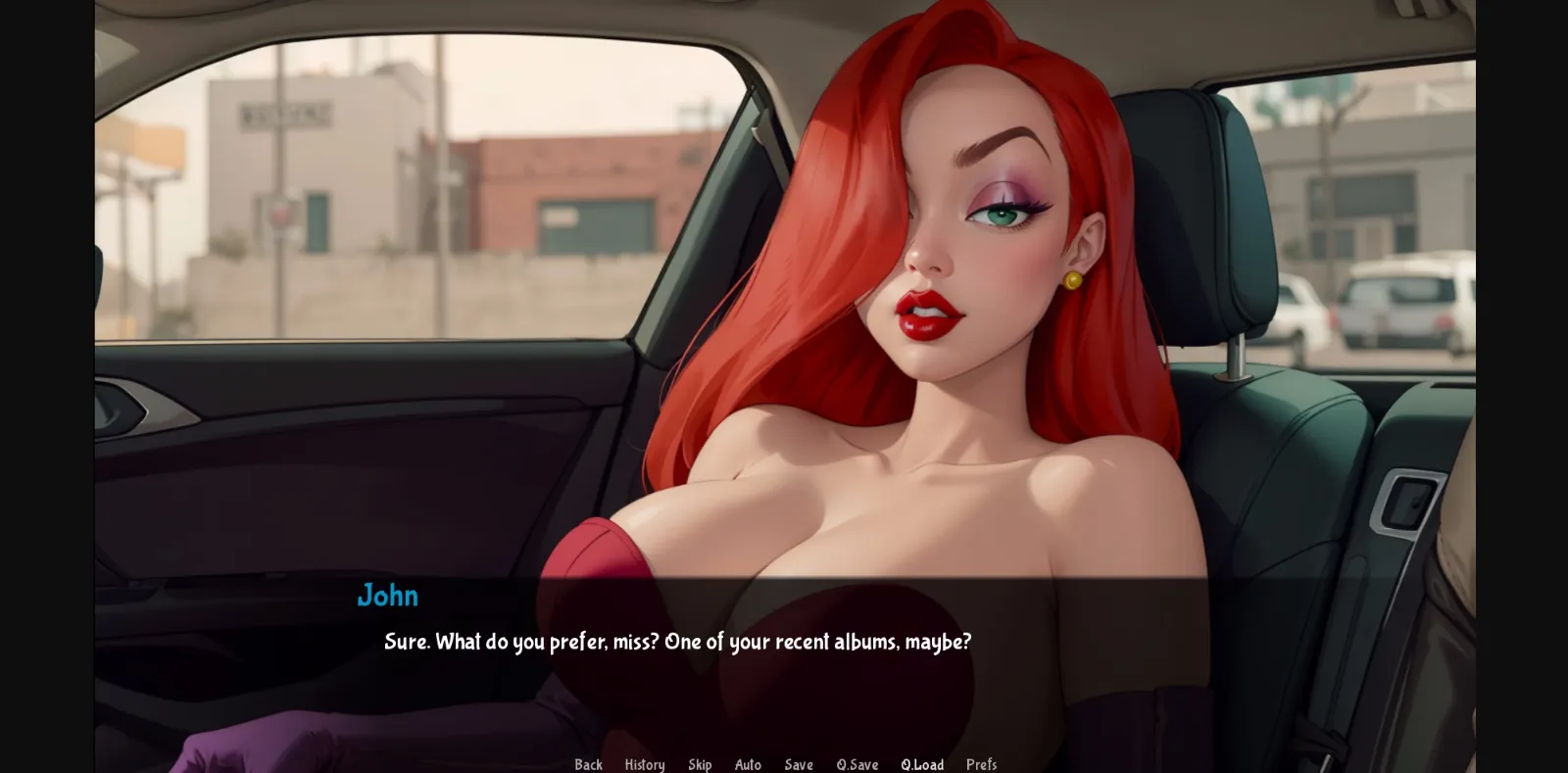
Task: Click Q.Load in the bottom bar
Action: 921,764
